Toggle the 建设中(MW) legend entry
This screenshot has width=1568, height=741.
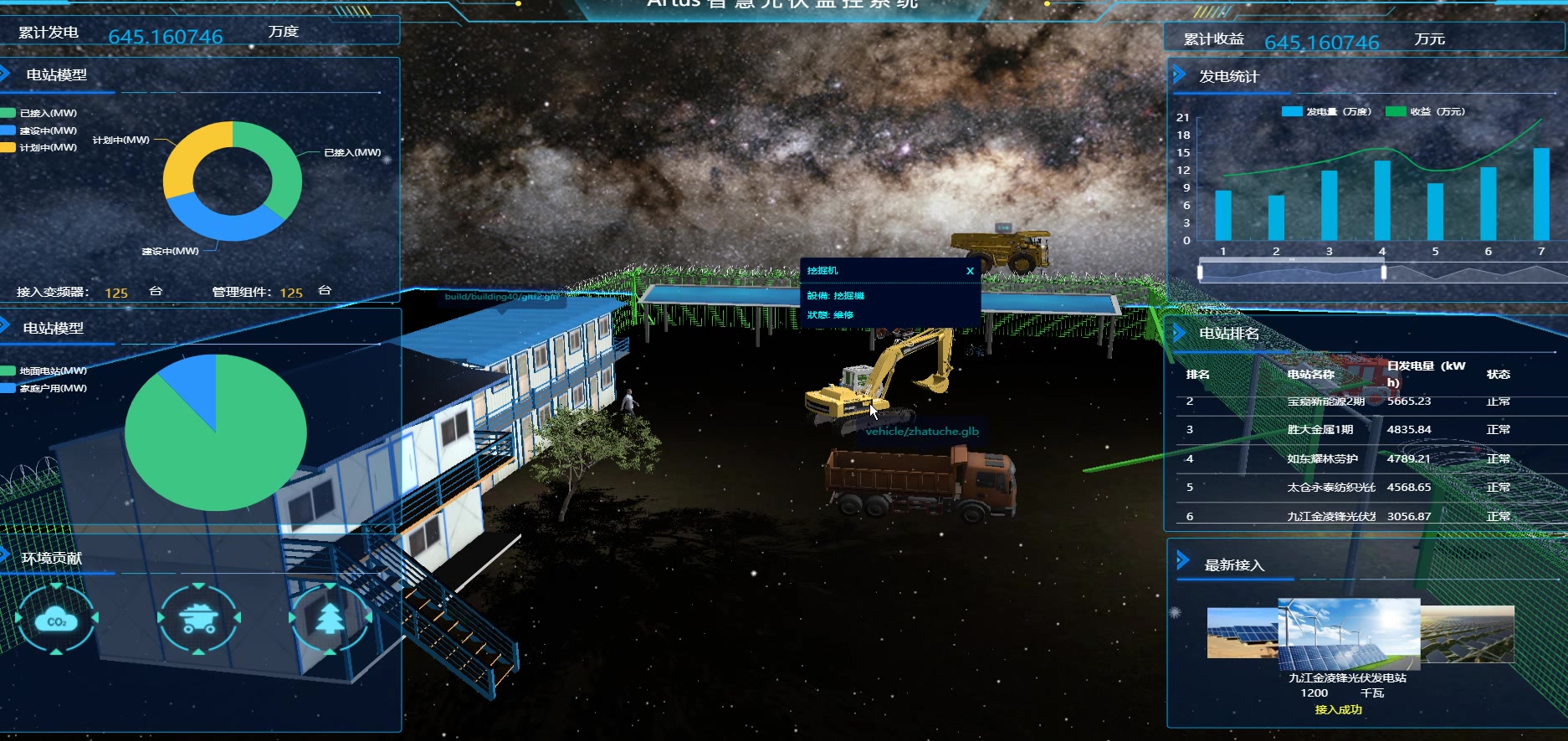tap(40, 130)
